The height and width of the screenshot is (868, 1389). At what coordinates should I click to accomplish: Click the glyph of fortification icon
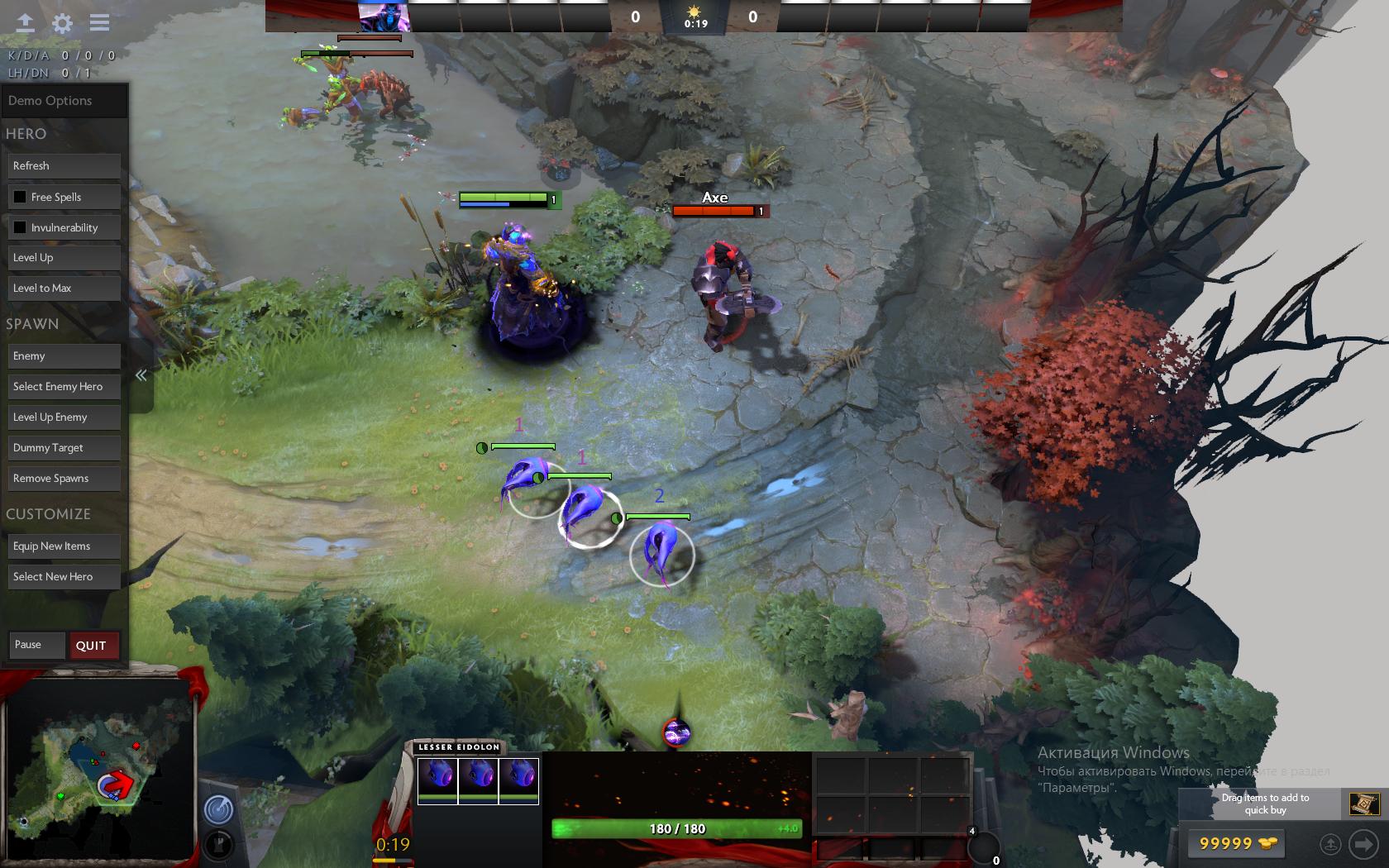click(218, 843)
